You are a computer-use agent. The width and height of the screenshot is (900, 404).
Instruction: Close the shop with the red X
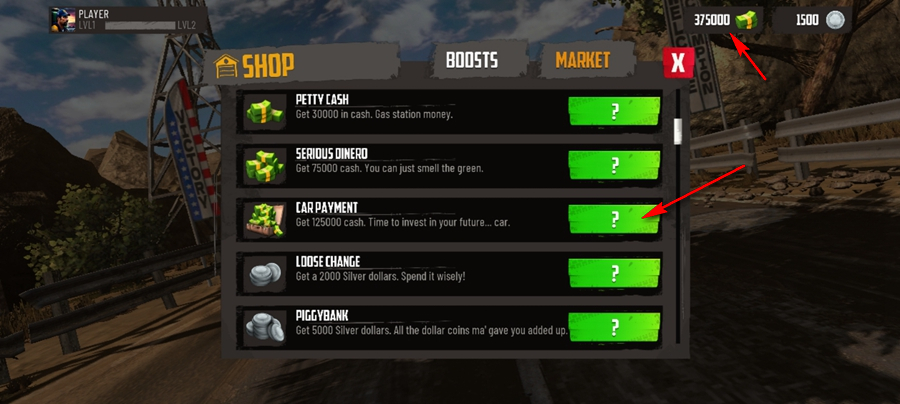679,63
